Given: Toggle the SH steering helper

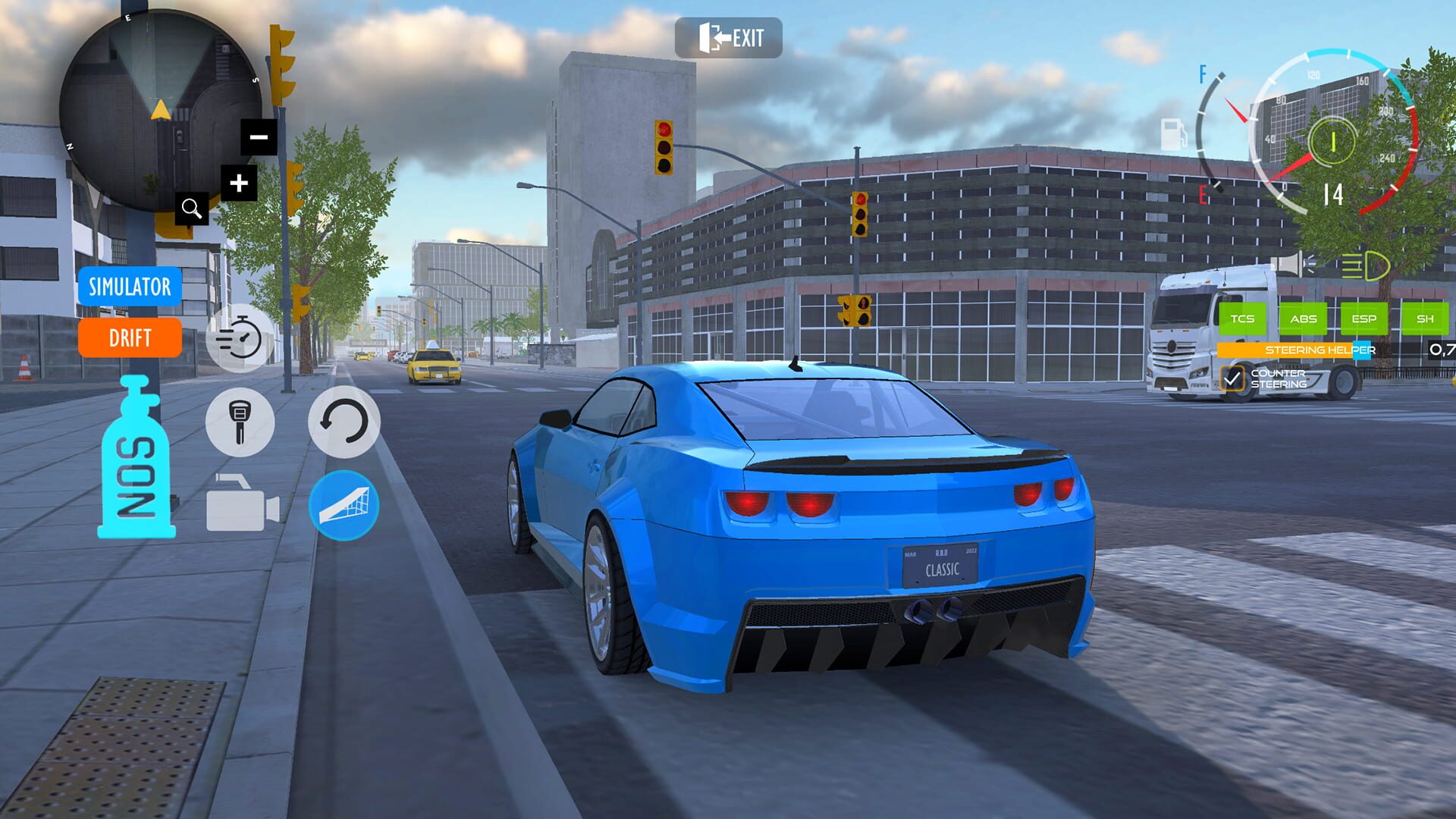Looking at the screenshot, I should [1424, 319].
